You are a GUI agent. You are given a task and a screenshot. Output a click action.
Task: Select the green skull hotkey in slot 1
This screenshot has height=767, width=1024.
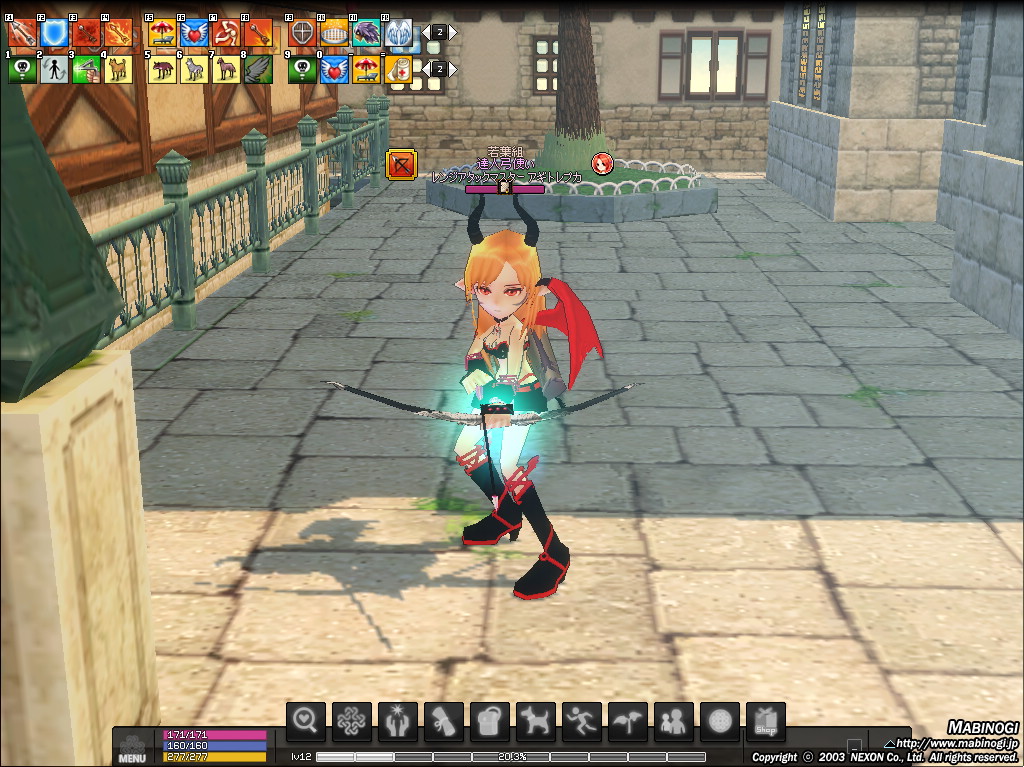[x=22, y=69]
